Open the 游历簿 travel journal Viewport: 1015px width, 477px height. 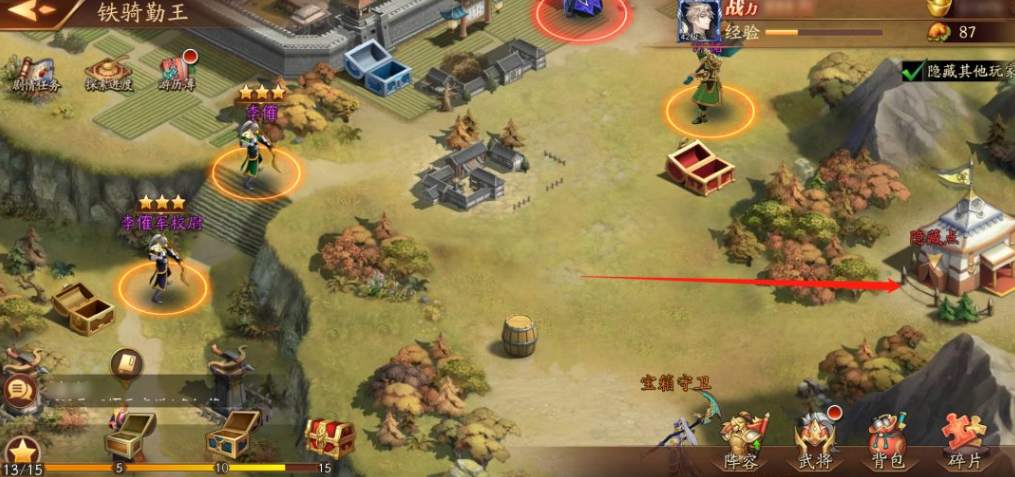176,72
